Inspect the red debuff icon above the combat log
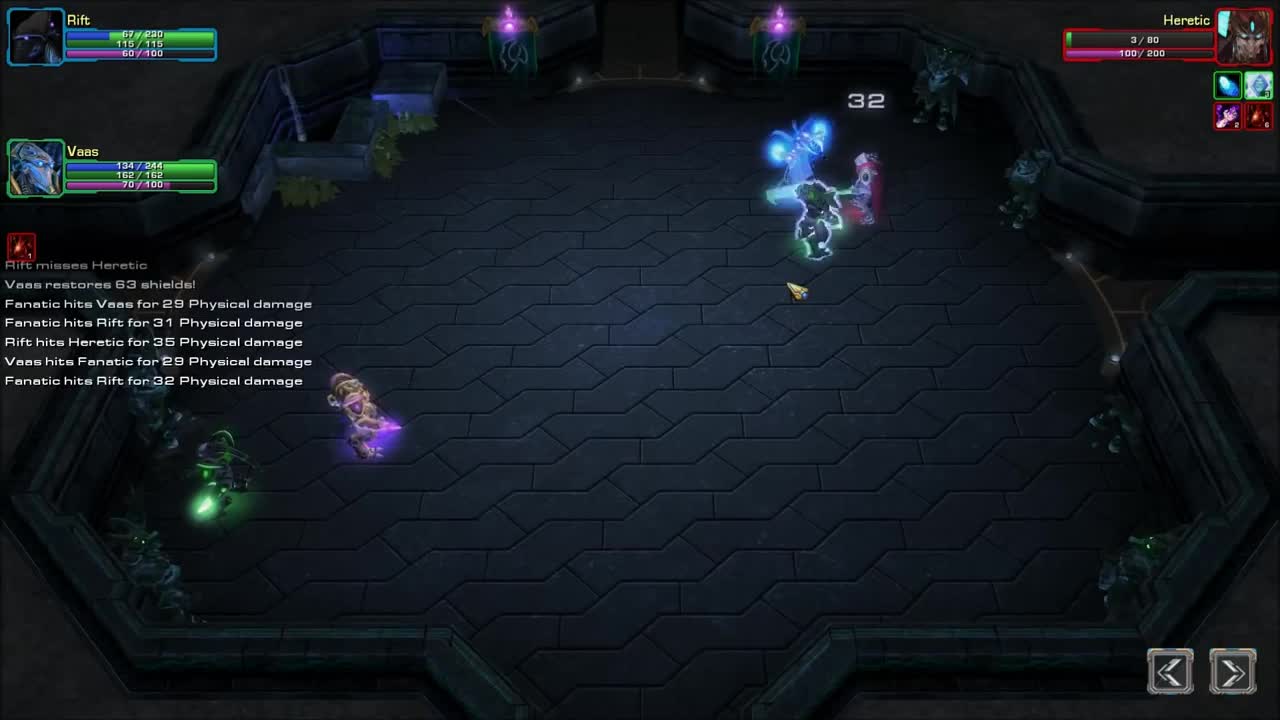The width and height of the screenshot is (1280, 720). point(20,246)
